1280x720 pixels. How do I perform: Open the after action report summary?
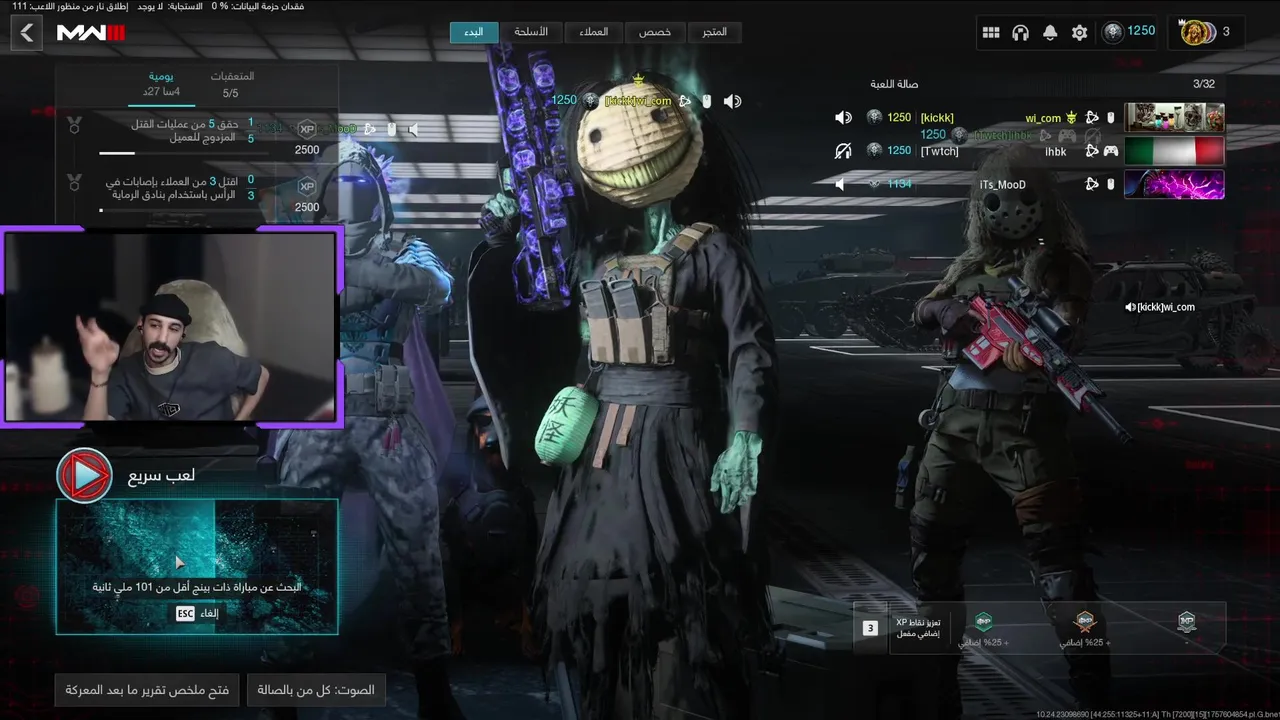pos(147,690)
